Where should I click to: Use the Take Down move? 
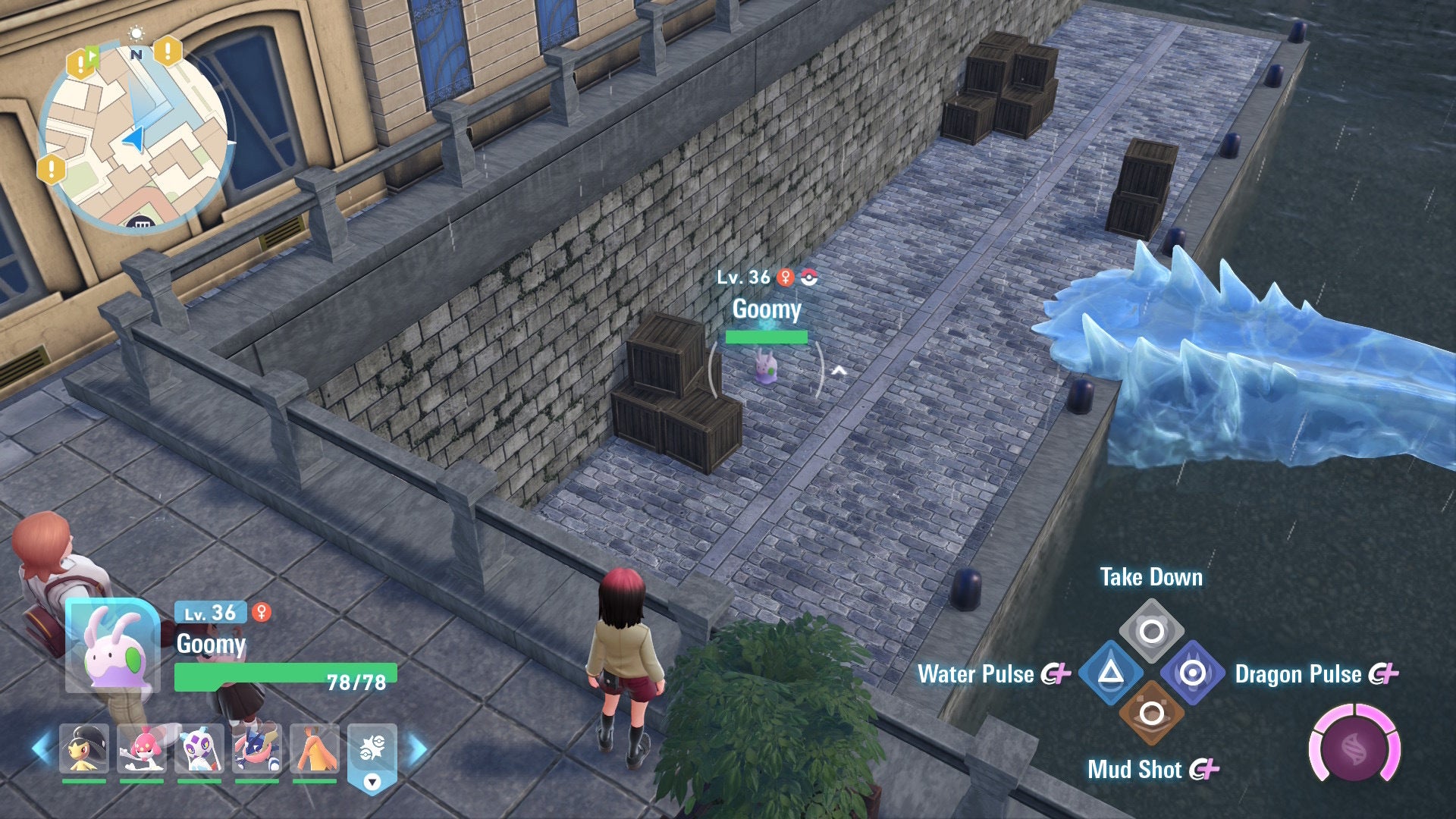pos(1151,630)
